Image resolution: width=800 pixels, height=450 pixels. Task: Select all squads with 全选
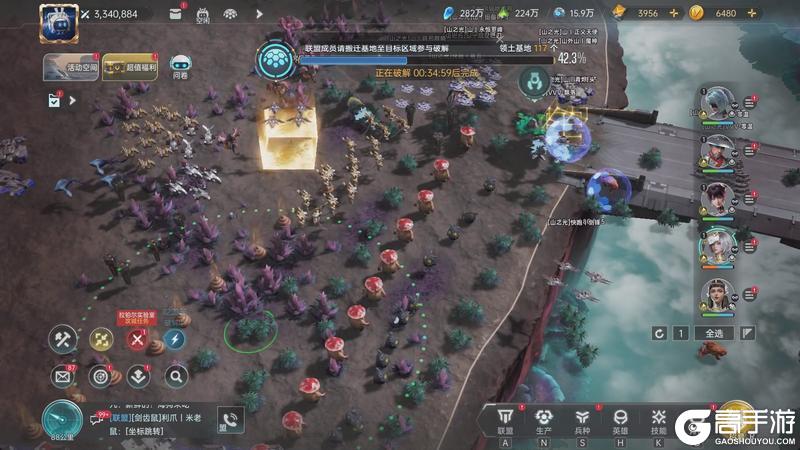click(713, 333)
